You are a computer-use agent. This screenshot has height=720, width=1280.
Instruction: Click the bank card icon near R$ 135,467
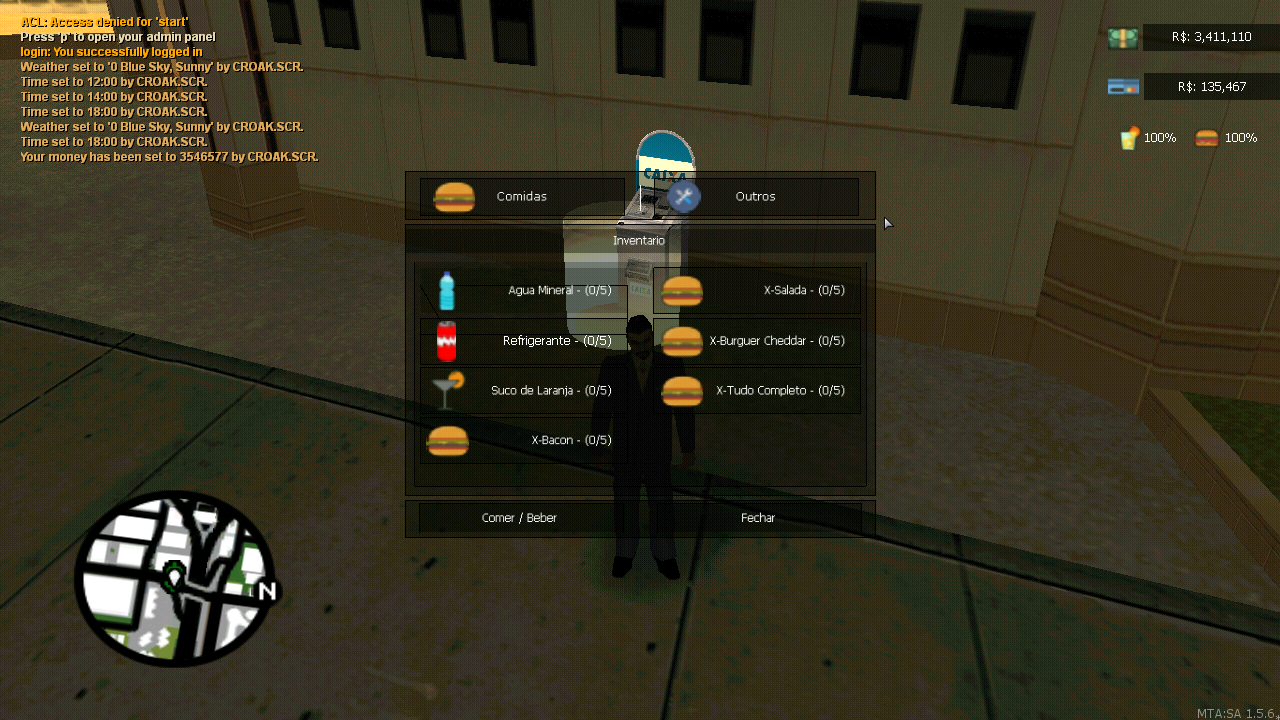(x=1122, y=87)
